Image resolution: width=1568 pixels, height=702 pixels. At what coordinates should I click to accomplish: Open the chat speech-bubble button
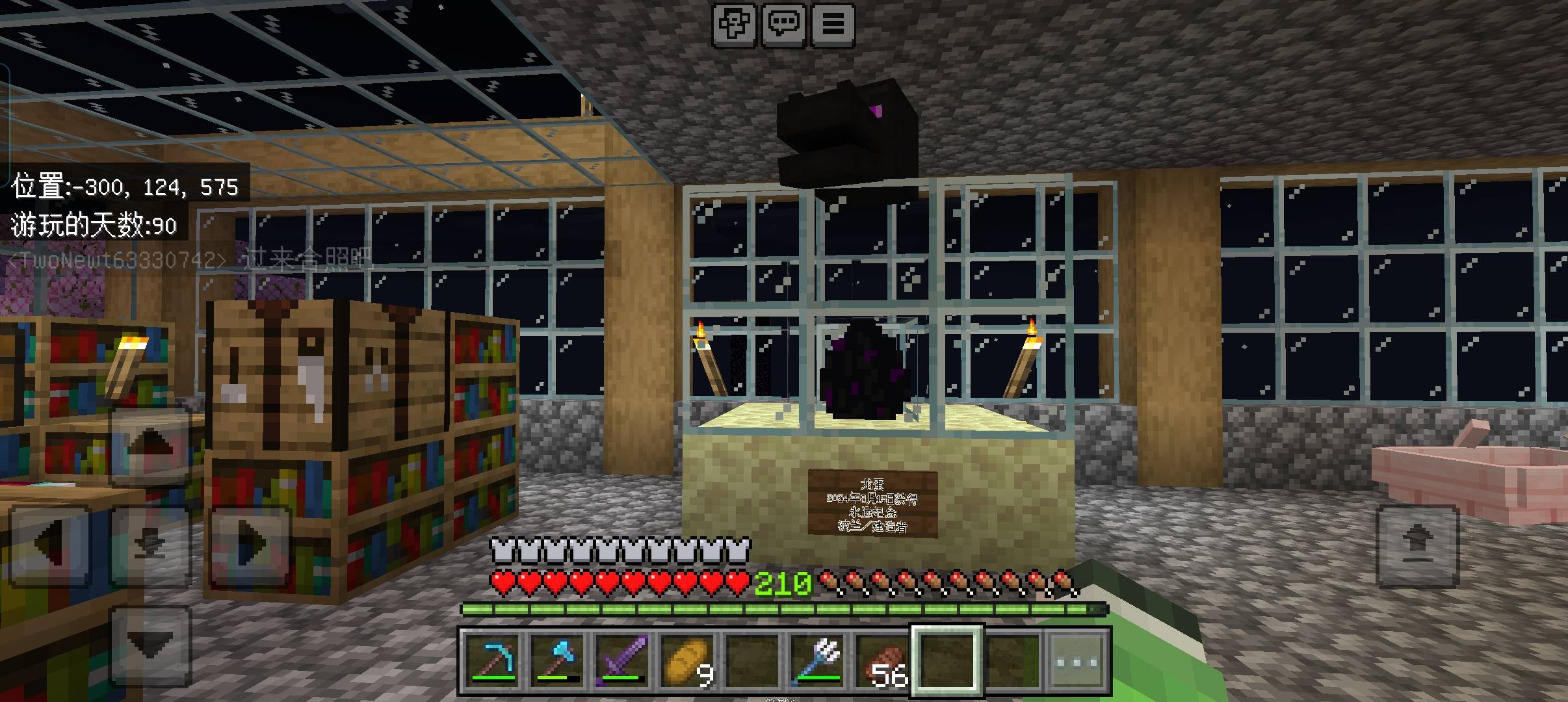pyautogui.click(x=784, y=25)
